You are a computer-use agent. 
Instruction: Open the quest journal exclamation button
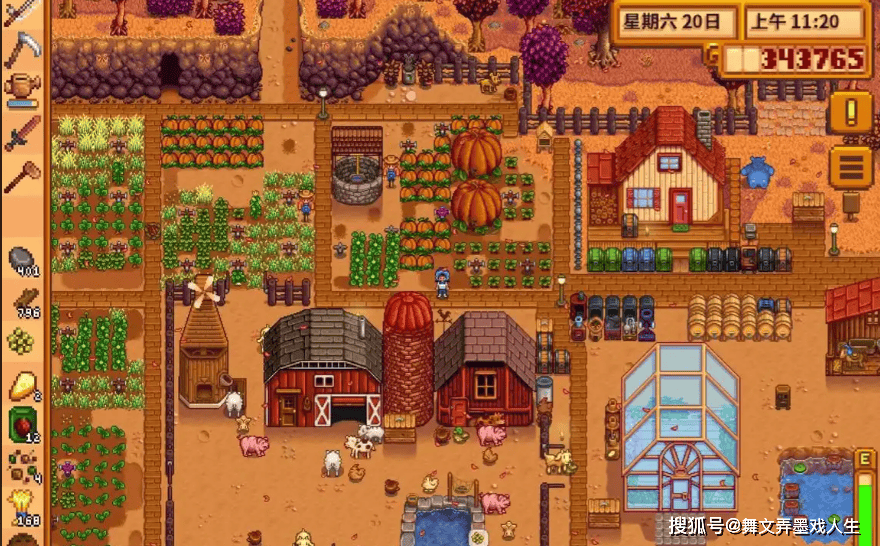850,113
